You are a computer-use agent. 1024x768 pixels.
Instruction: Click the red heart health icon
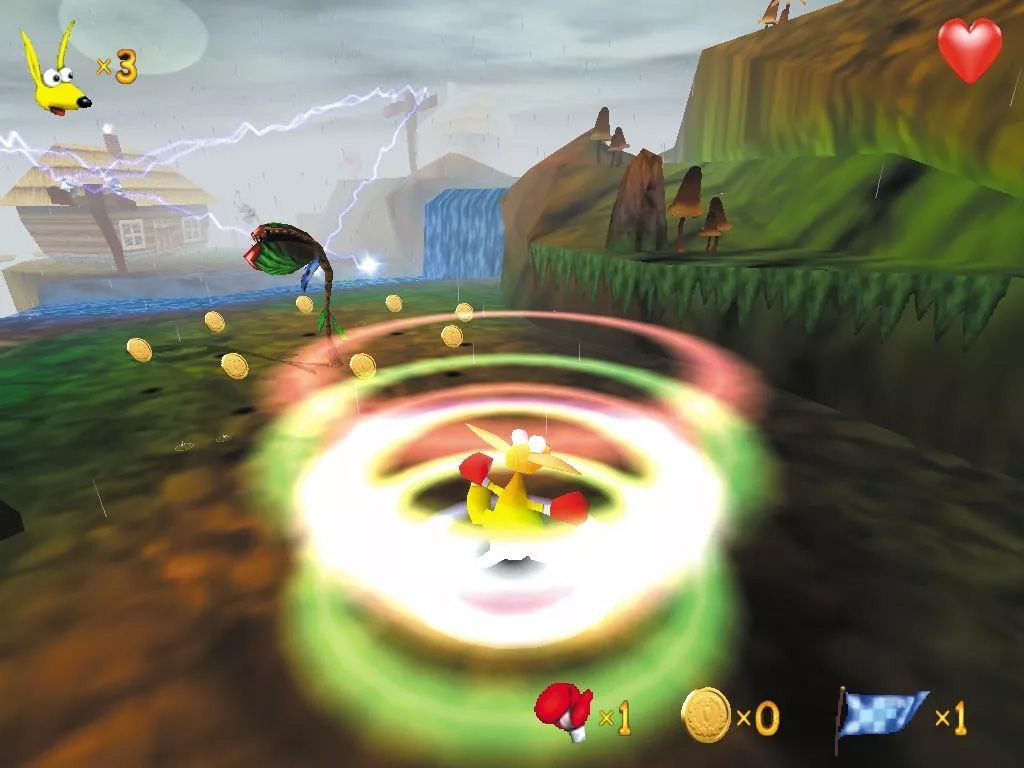click(x=969, y=49)
